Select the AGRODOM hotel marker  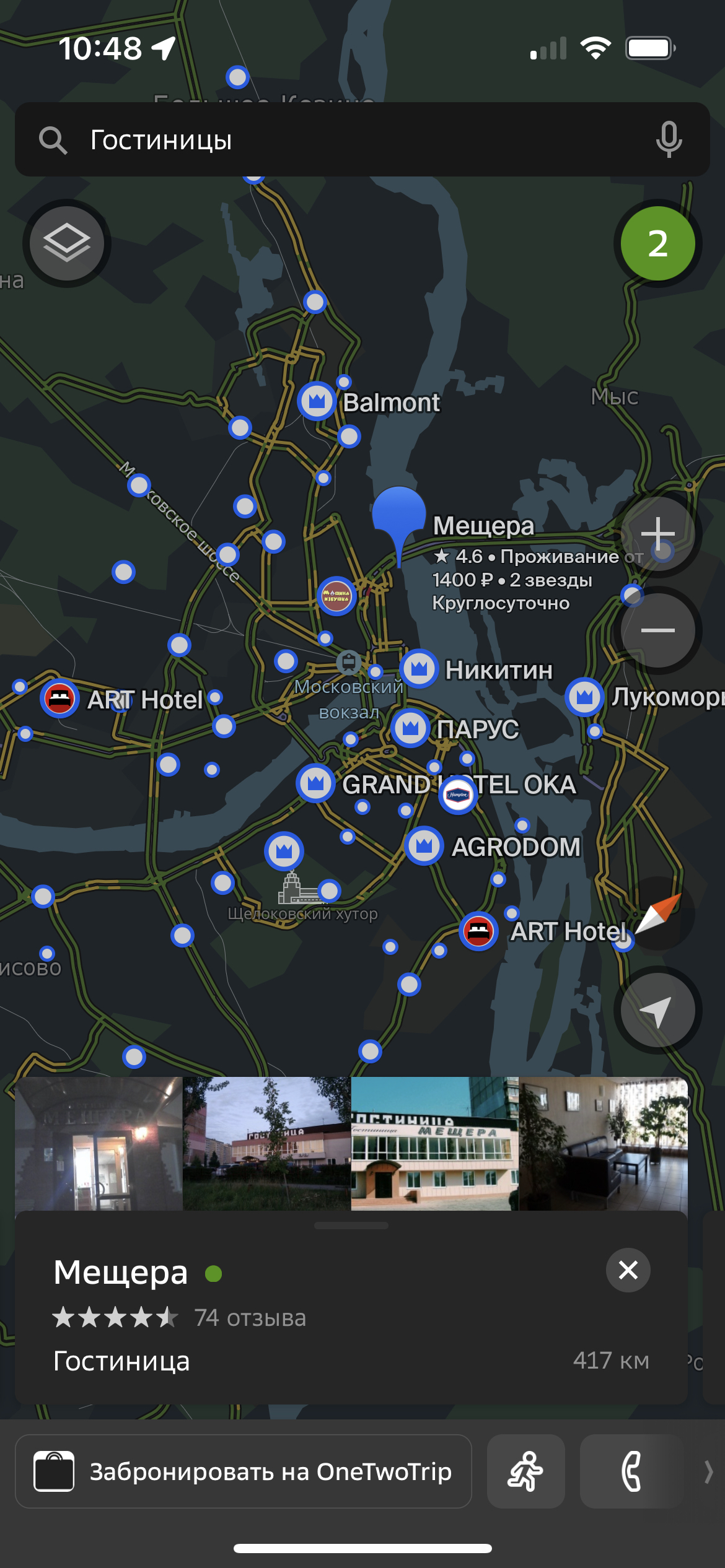click(424, 846)
